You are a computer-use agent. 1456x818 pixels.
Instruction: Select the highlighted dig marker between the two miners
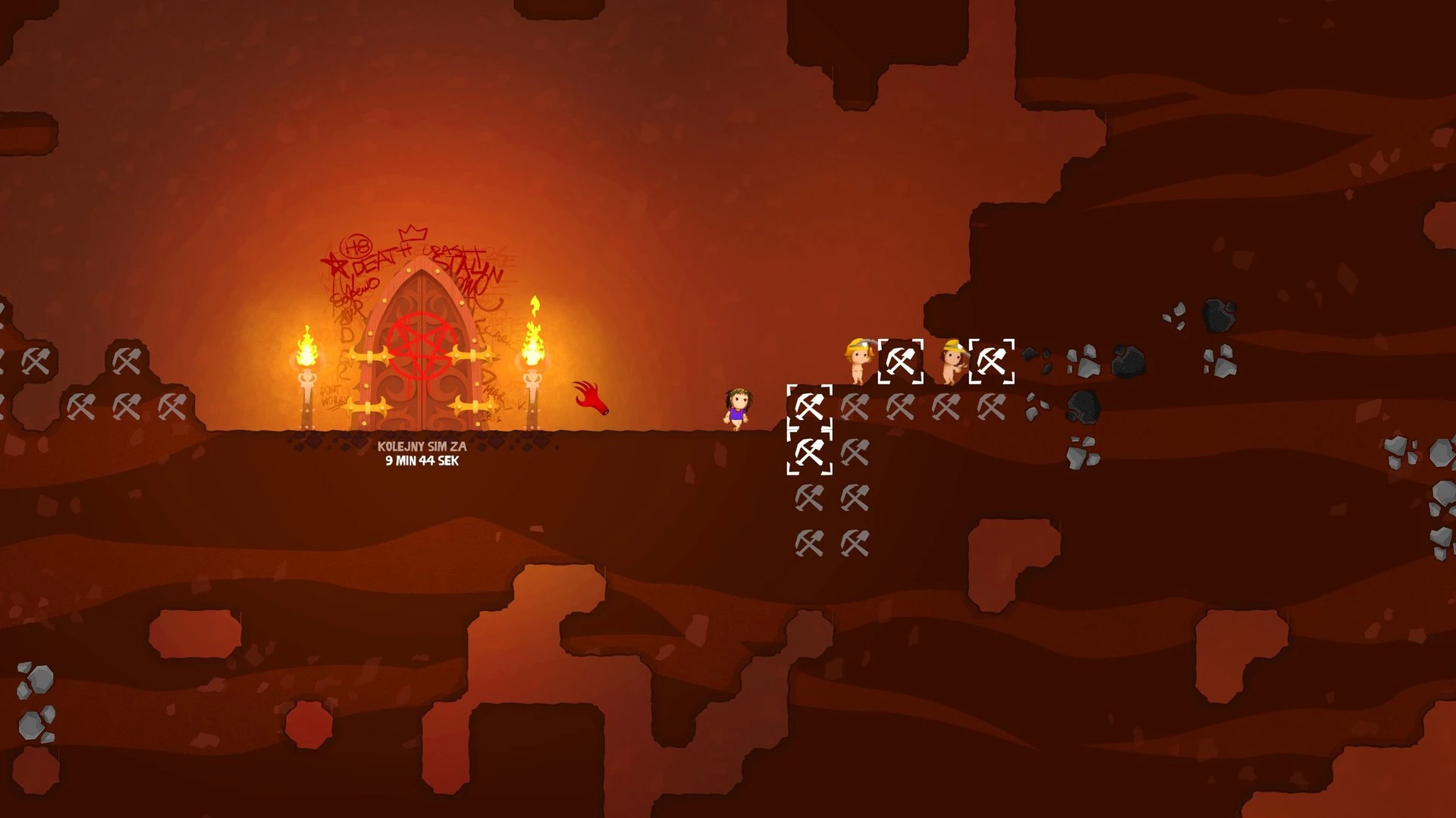[x=900, y=362]
